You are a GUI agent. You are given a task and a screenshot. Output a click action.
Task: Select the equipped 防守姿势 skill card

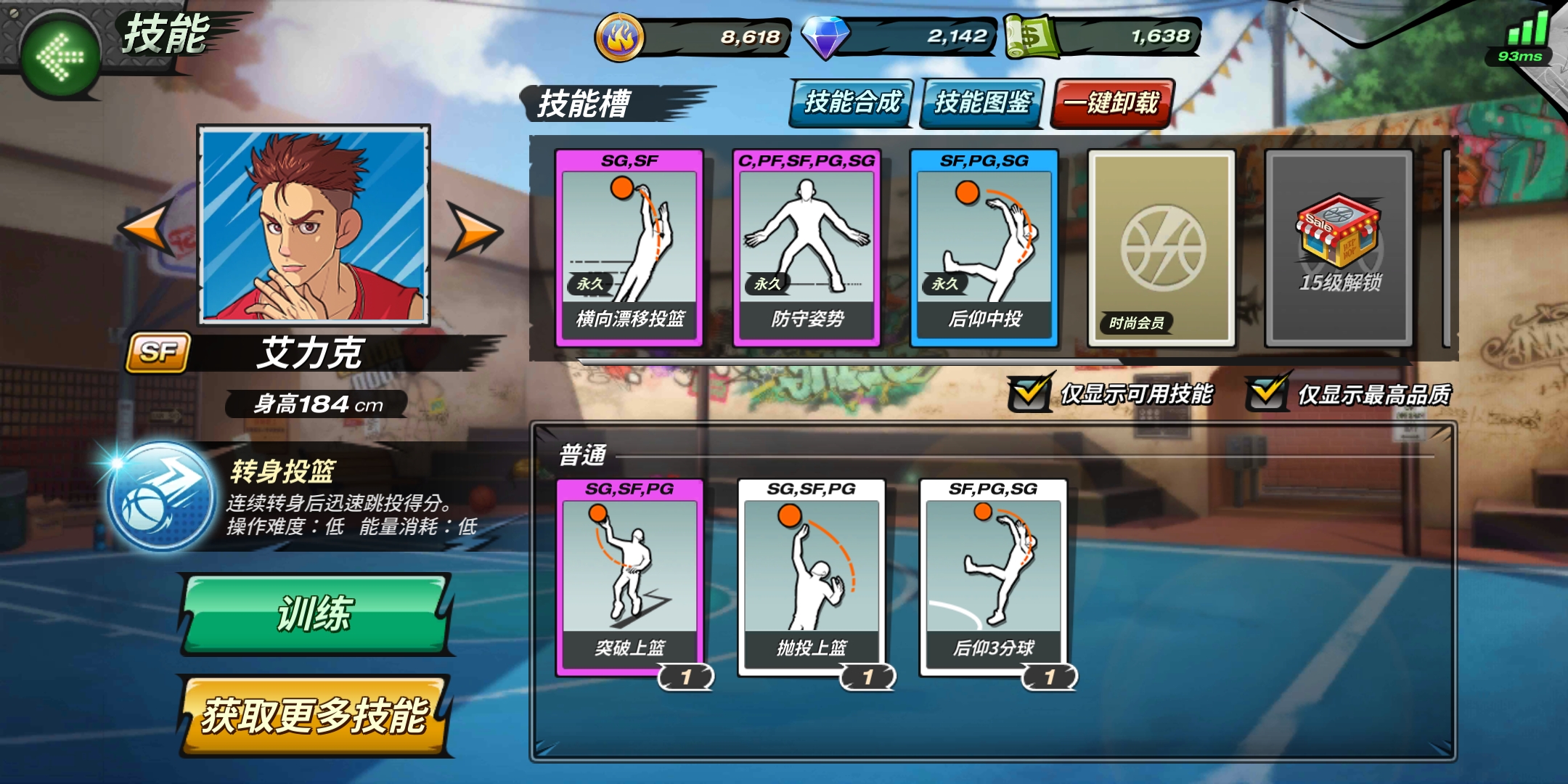point(807,248)
